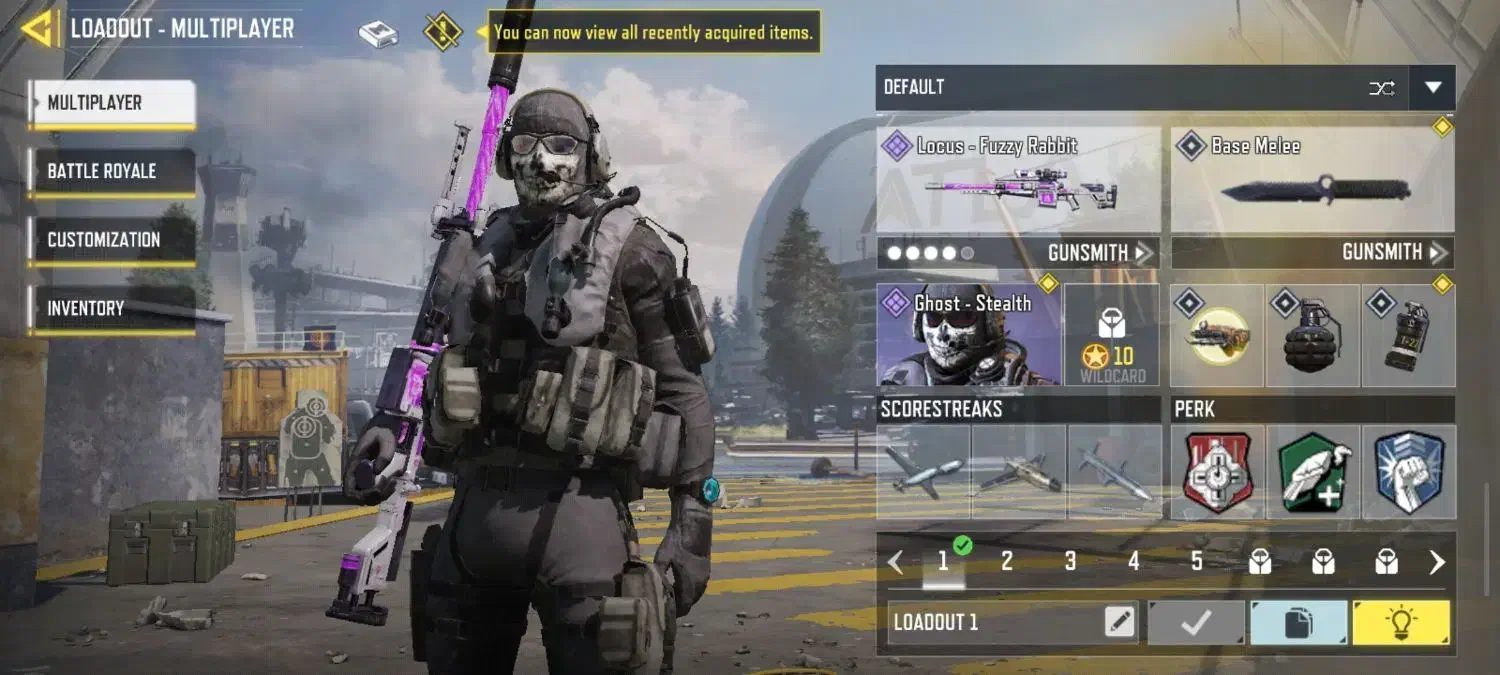Open the locked Wildcard slot
Viewport: 1500px width, 675px height.
pos(1111,335)
